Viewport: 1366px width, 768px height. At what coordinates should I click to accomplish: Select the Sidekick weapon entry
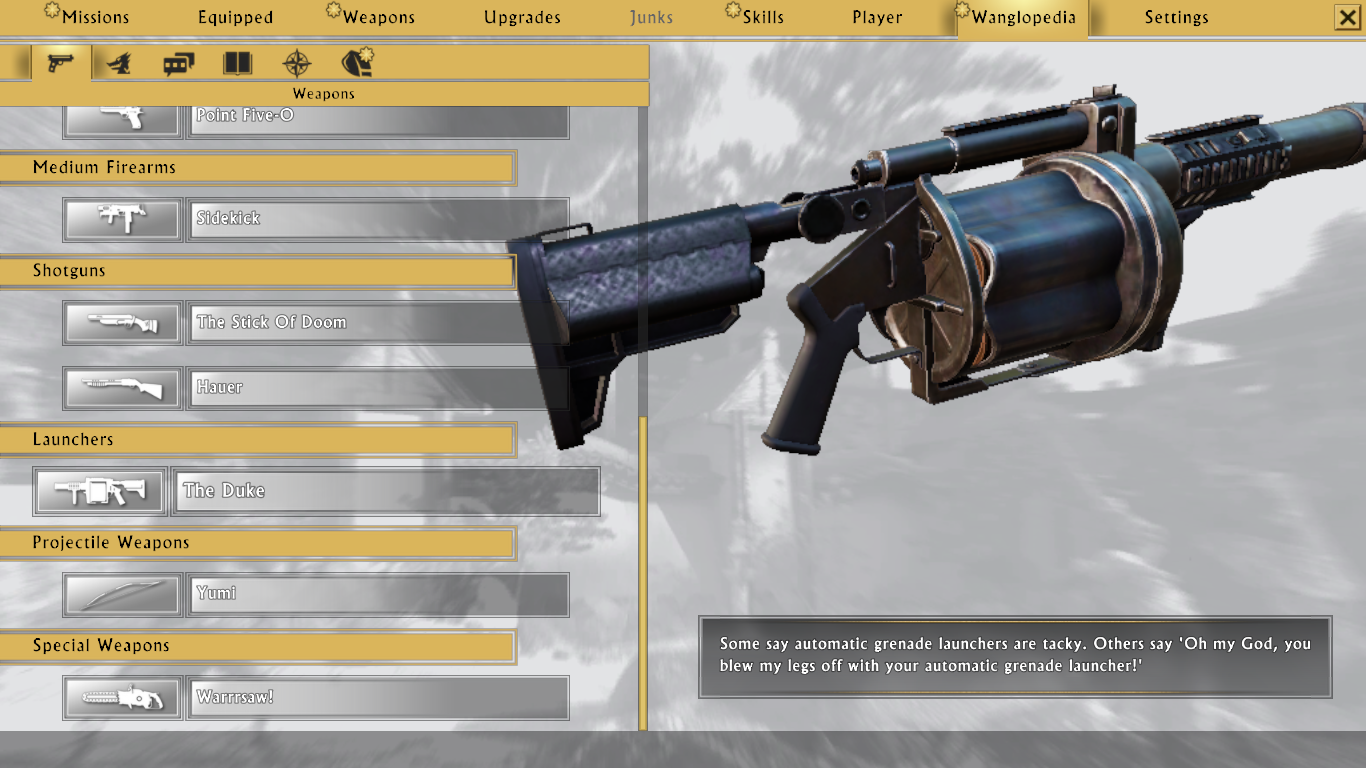pyautogui.click(x=377, y=219)
